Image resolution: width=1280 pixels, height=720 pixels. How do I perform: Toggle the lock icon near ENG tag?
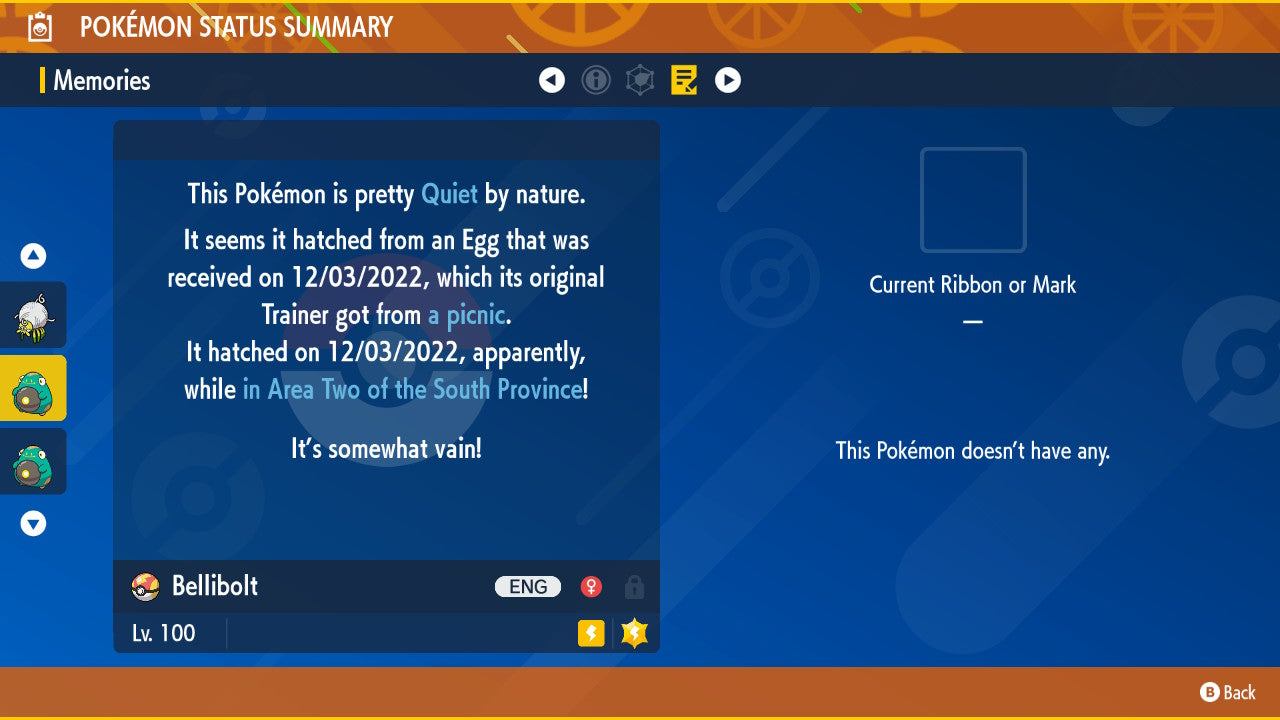pyautogui.click(x=635, y=587)
